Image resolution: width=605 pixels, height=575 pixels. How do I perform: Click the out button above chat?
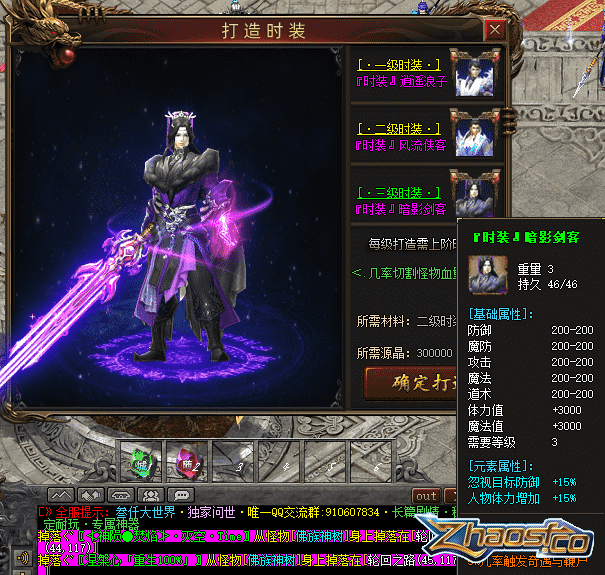tap(427, 496)
